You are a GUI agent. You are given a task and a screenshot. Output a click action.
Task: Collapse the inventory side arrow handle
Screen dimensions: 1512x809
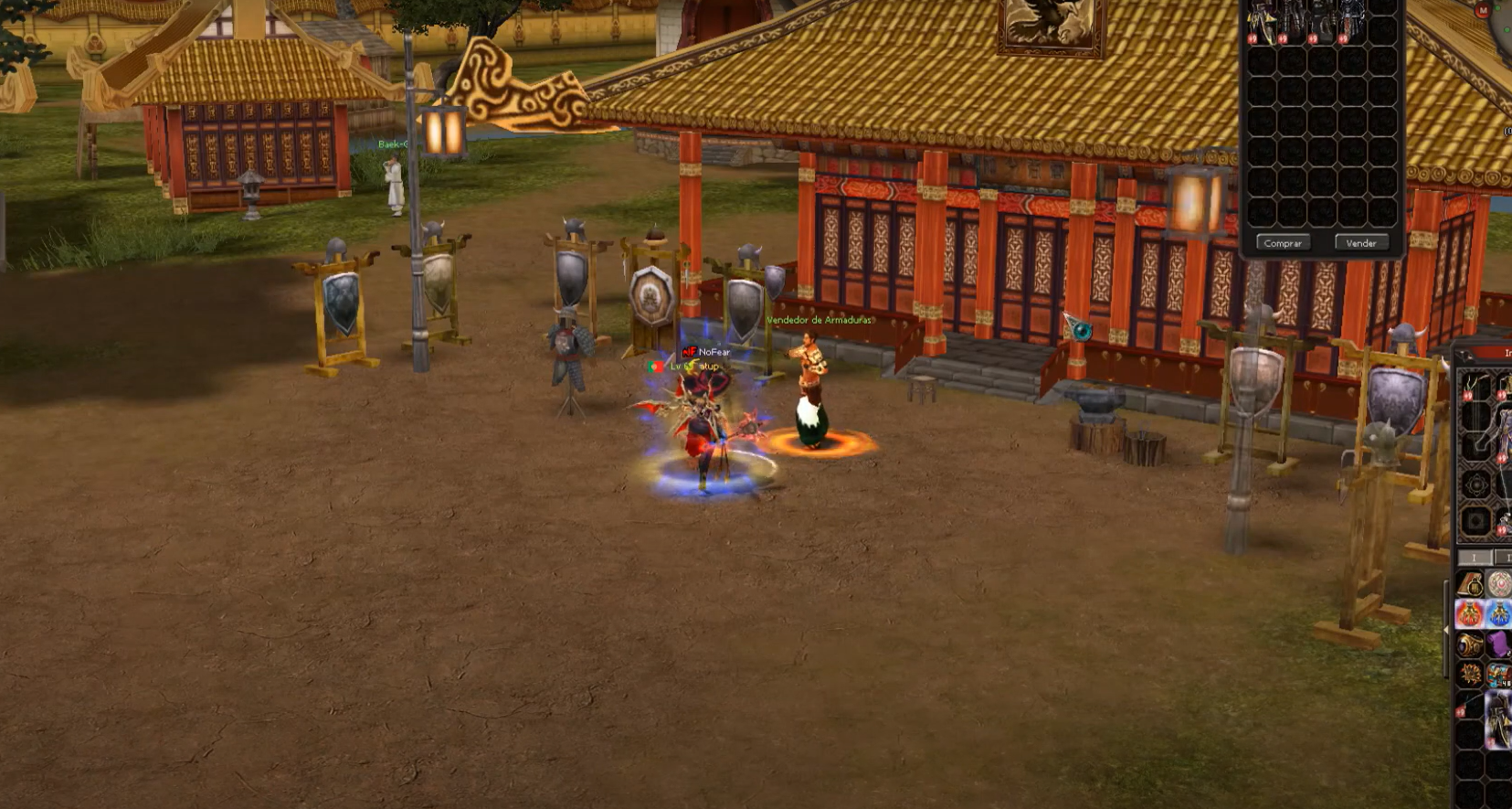point(1446,630)
